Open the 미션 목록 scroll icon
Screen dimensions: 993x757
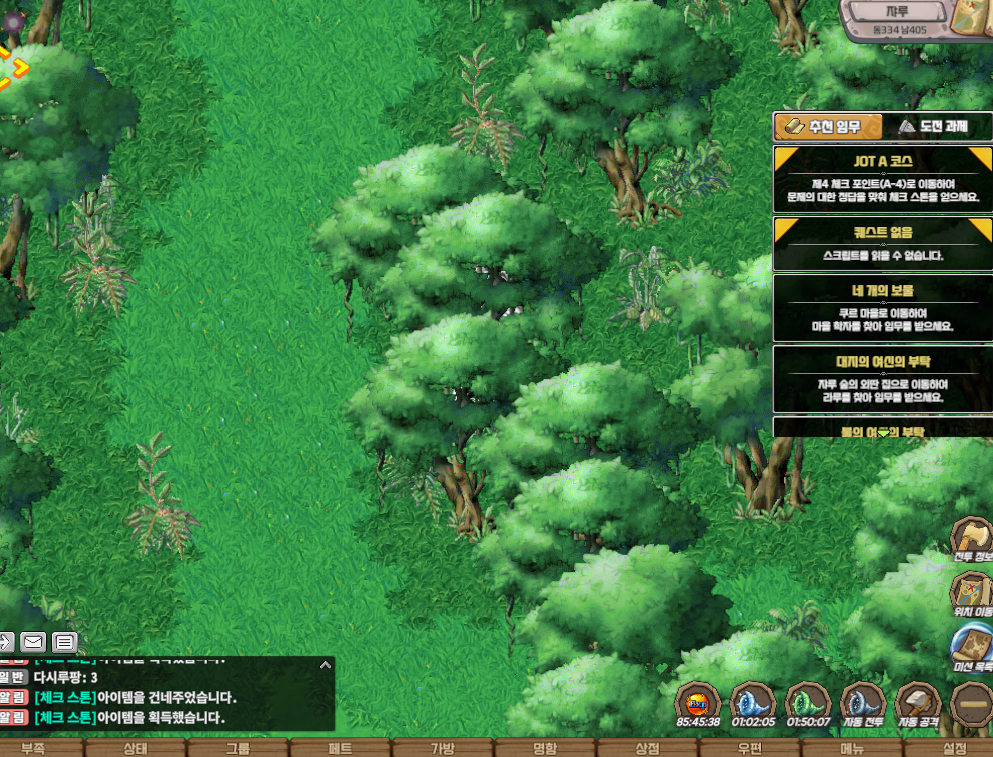971,648
